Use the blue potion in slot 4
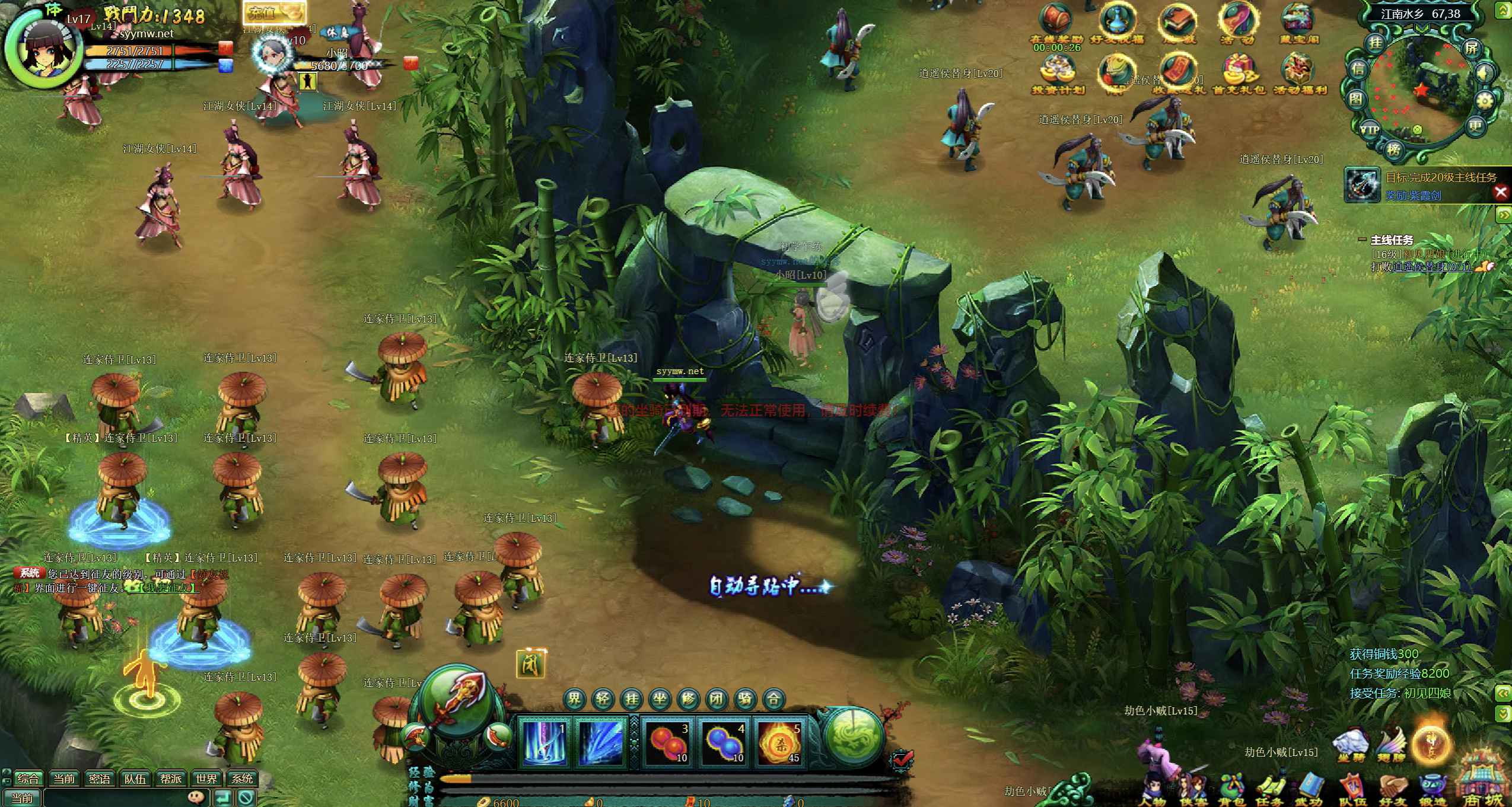1512x807 pixels. (x=723, y=742)
